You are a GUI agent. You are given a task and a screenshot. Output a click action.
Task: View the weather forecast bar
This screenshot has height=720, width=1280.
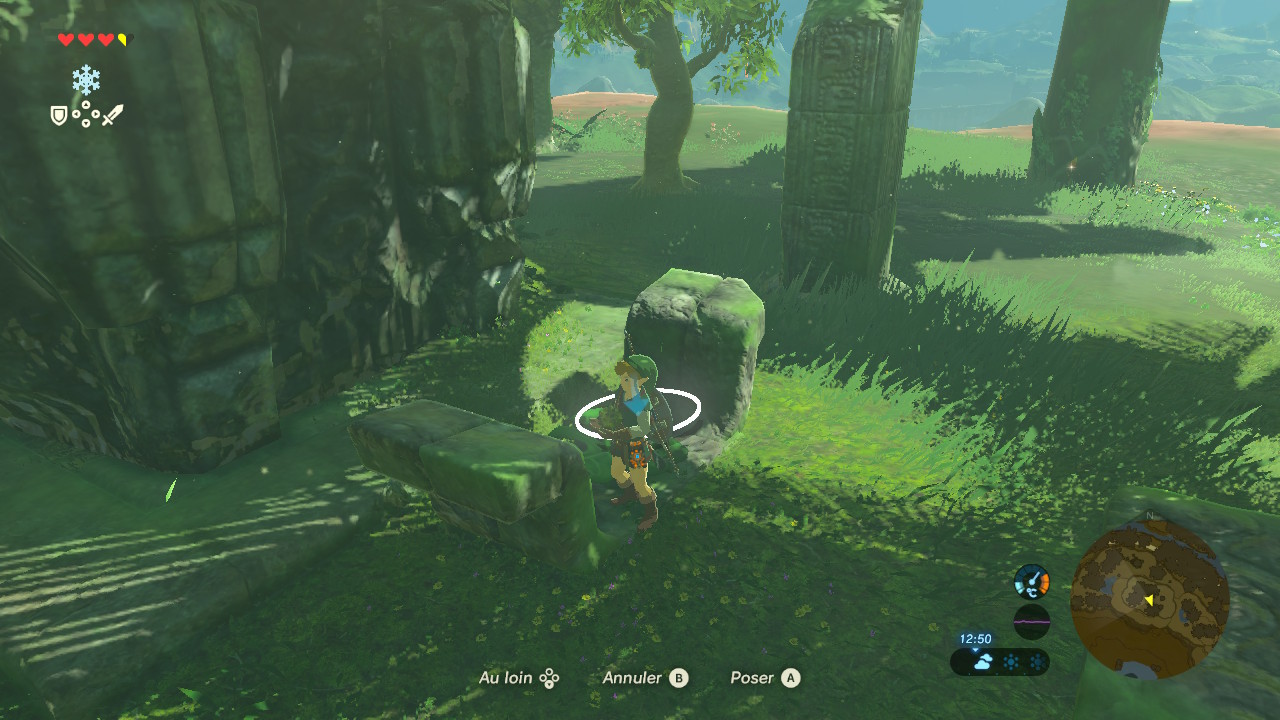click(x=1000, y=661)
